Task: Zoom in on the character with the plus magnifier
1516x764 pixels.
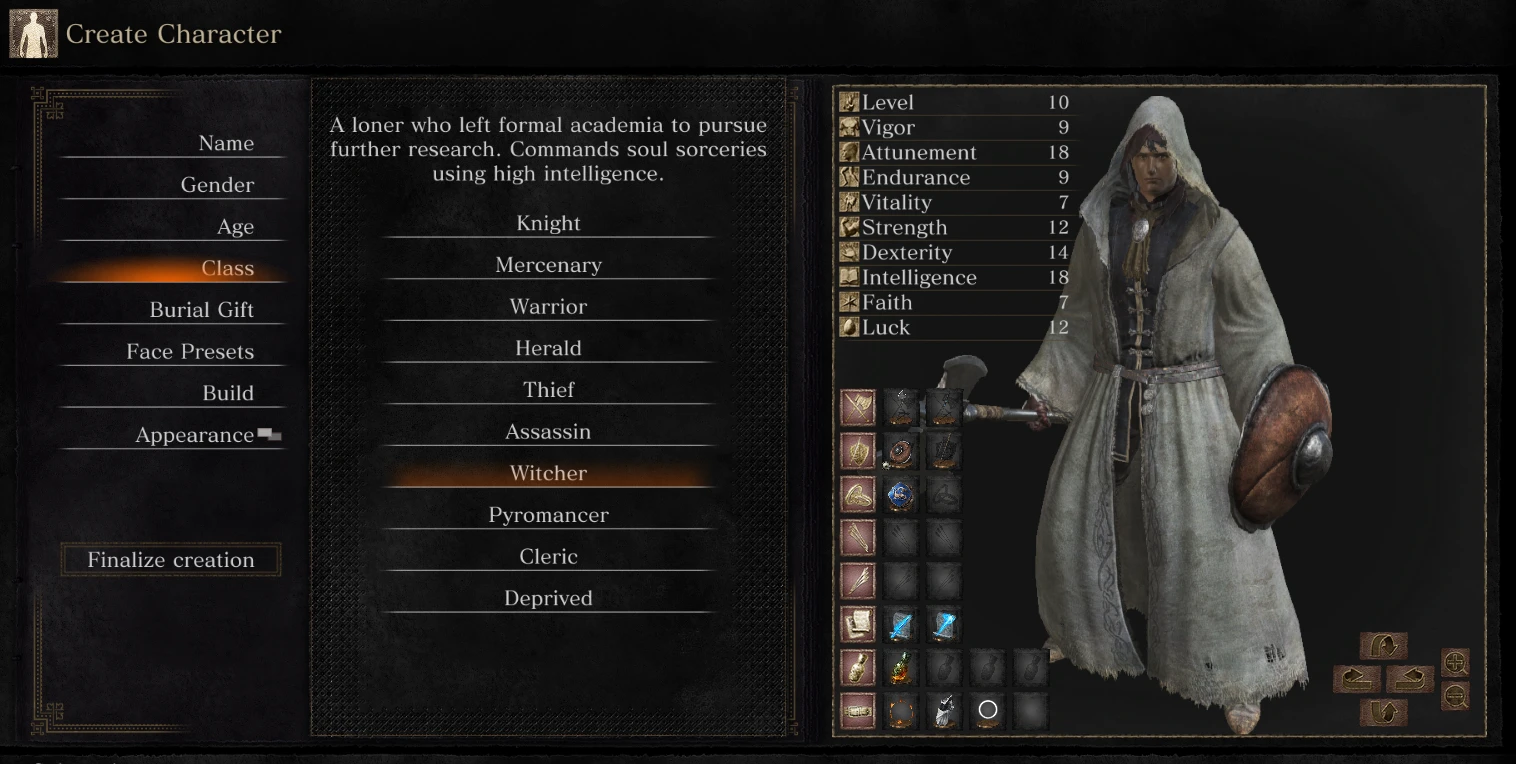Action: pyautogui.click(x=1456, y=662)
